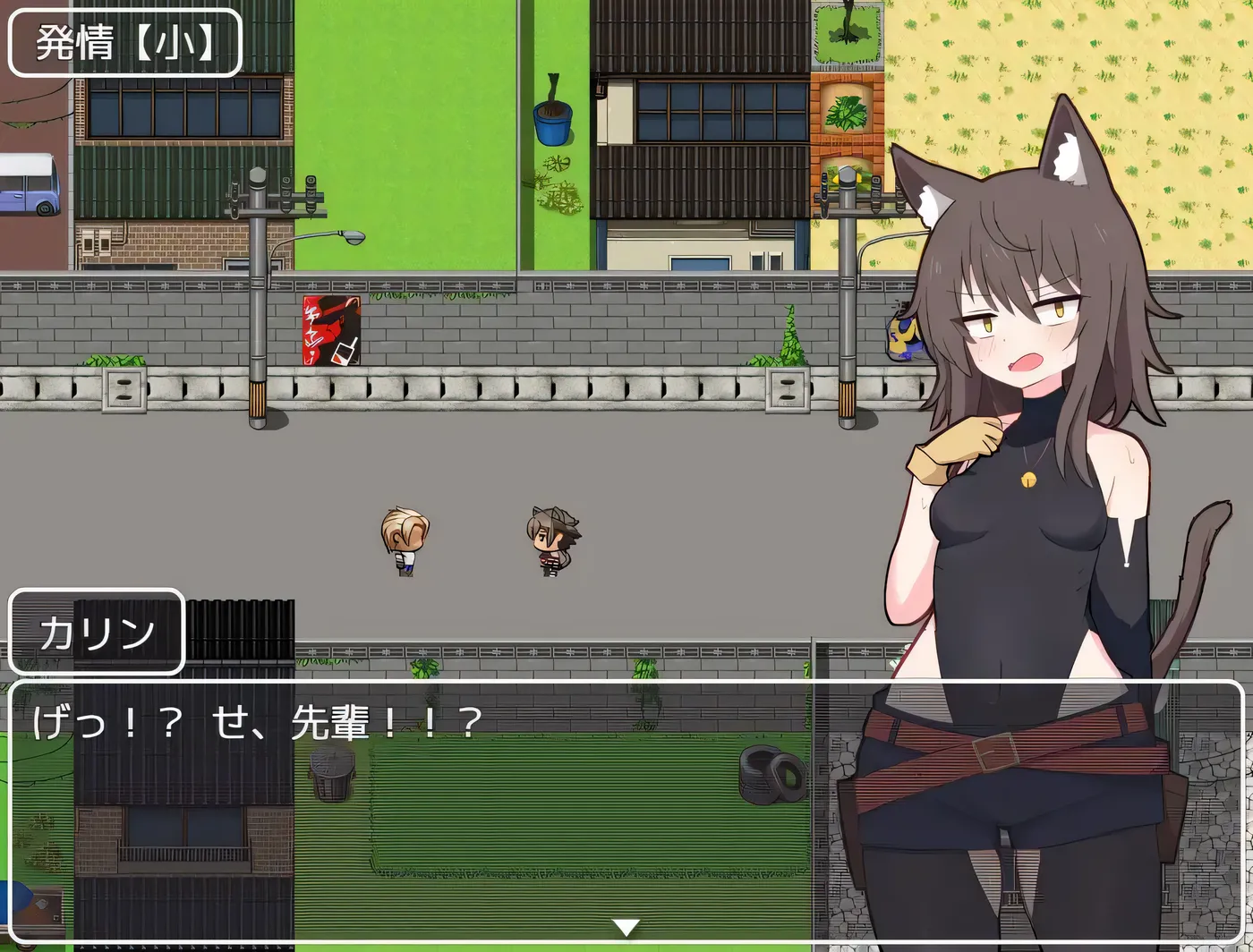Click the blue bucket with shovel
The image size is (1253, 952).
pos(551,121)
